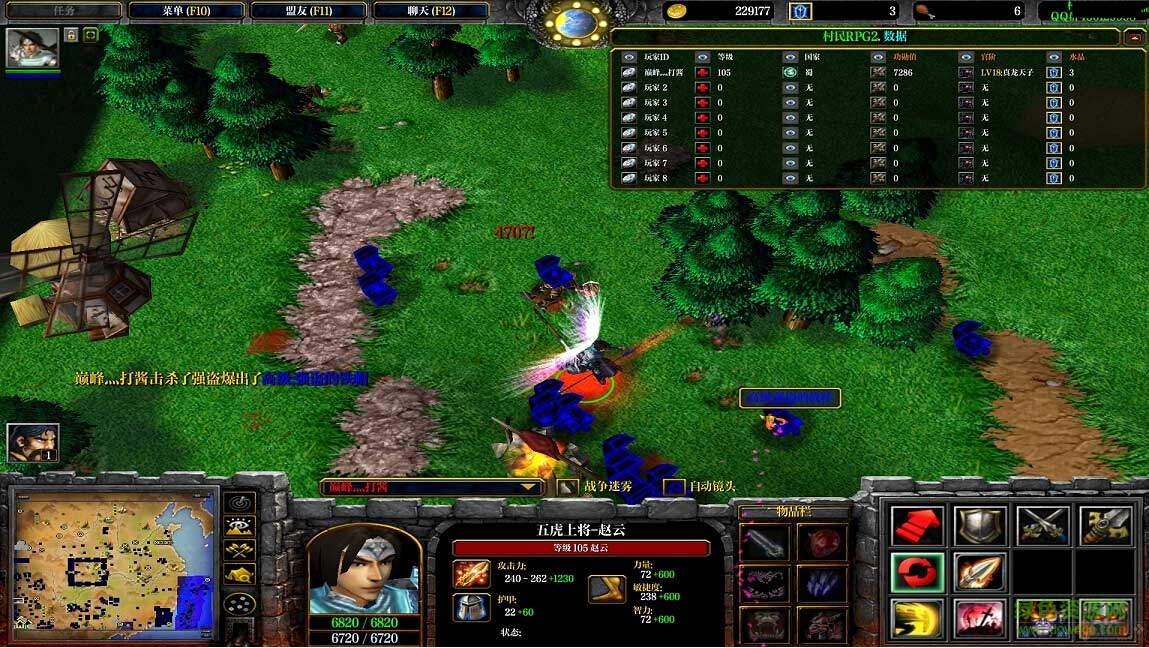Click the red circular arrows Patrol command

point(917,572)
